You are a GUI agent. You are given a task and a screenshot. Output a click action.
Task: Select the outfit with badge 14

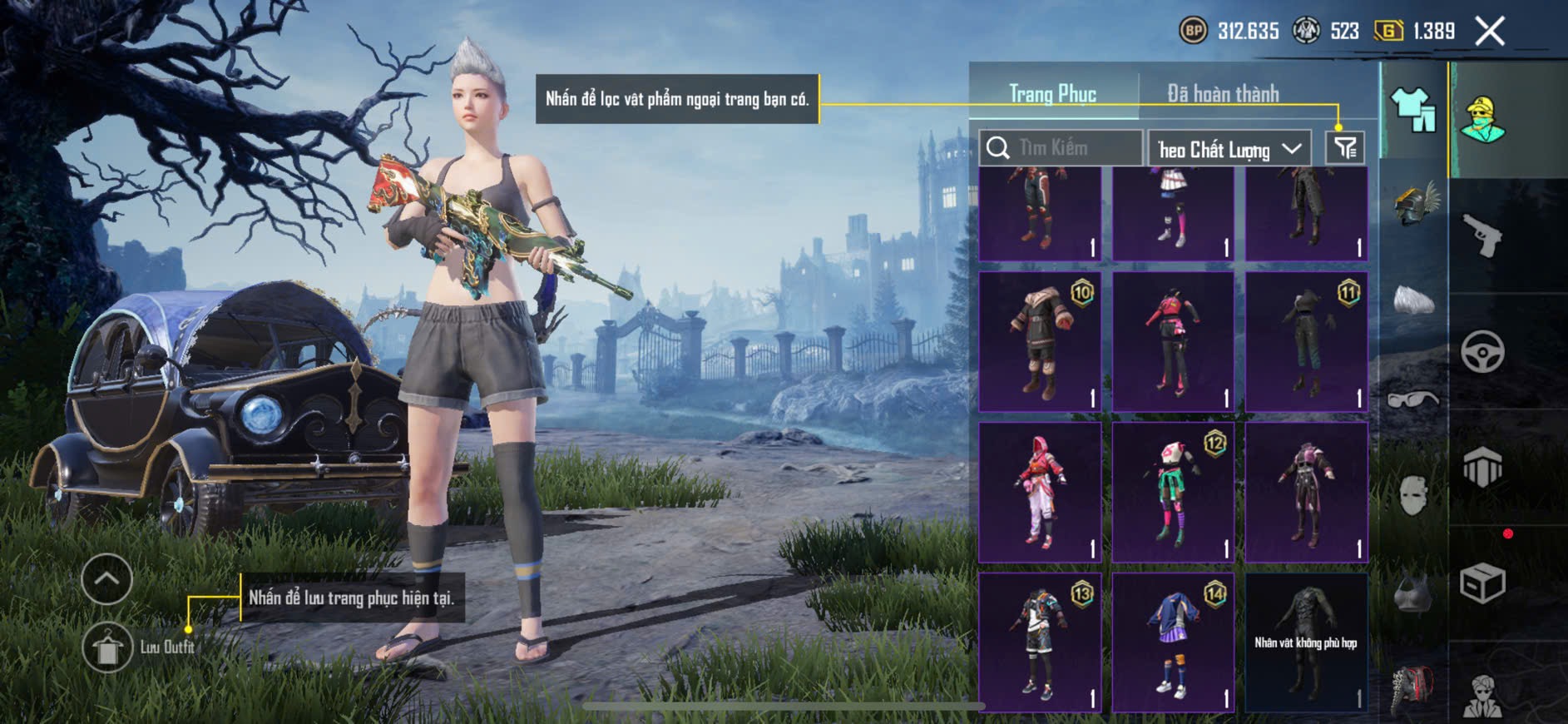tap(1173, 642)
